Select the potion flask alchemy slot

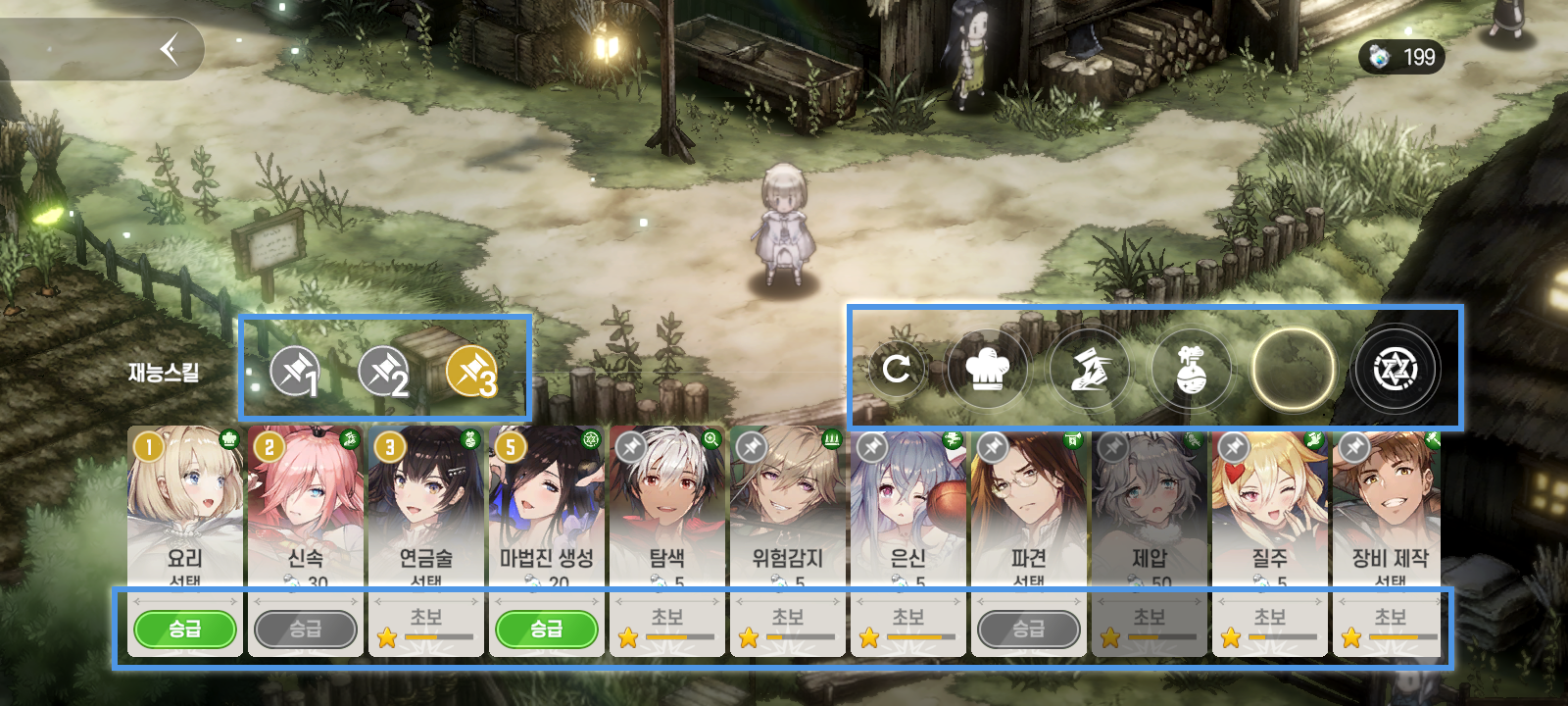pos(1191,369)
